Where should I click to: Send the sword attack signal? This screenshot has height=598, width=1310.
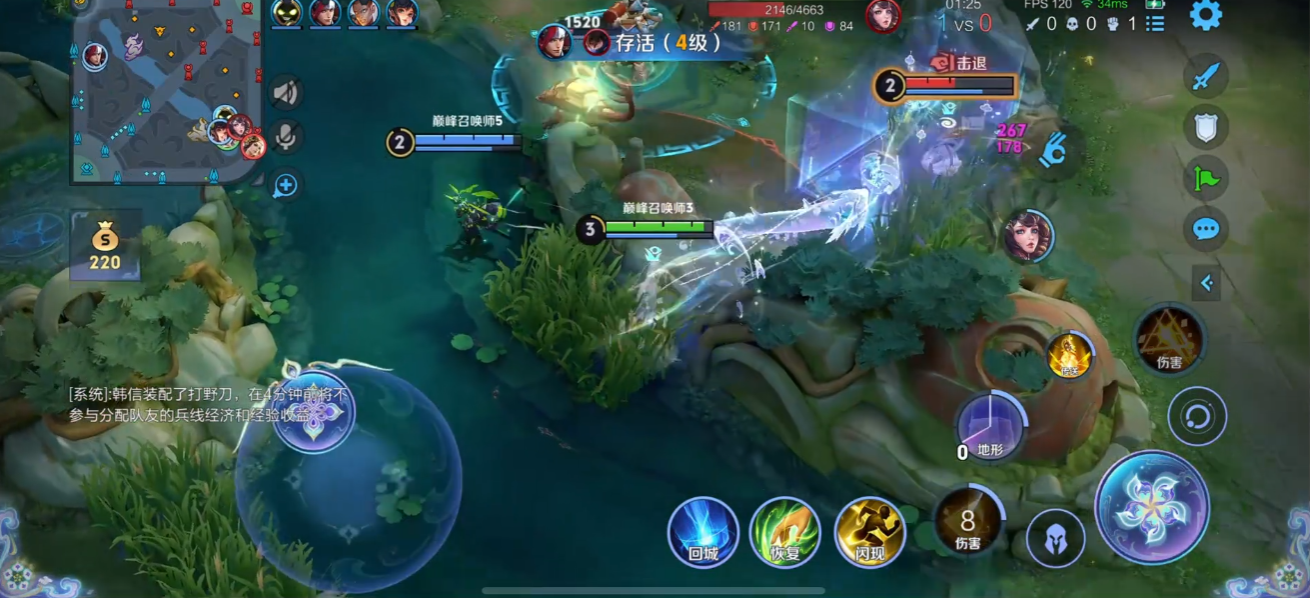[x=1205, y=75]
